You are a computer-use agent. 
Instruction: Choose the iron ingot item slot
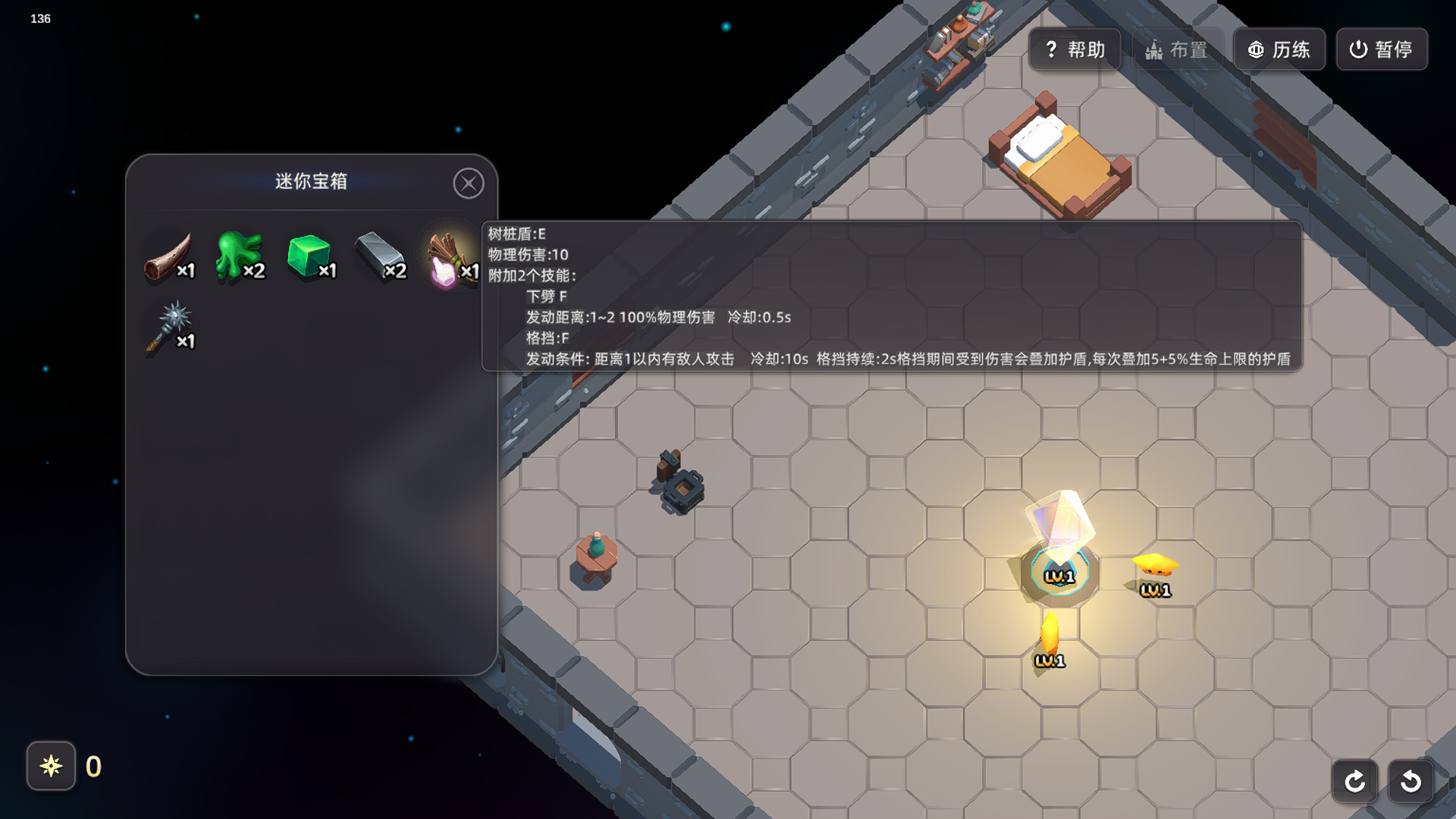[380, 257]
